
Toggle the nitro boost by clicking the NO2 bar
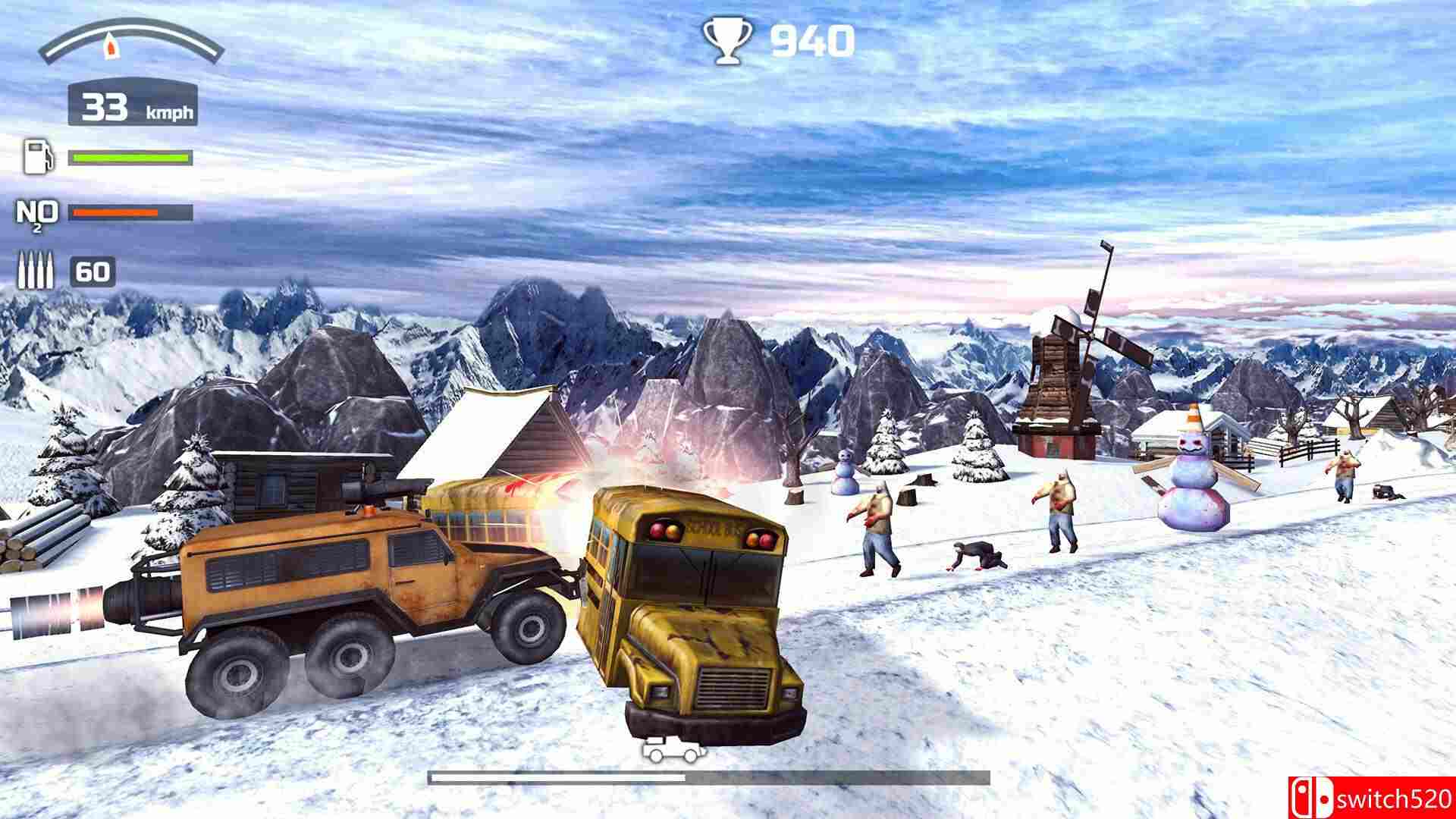pyautogui.click(x=125, y=213)
